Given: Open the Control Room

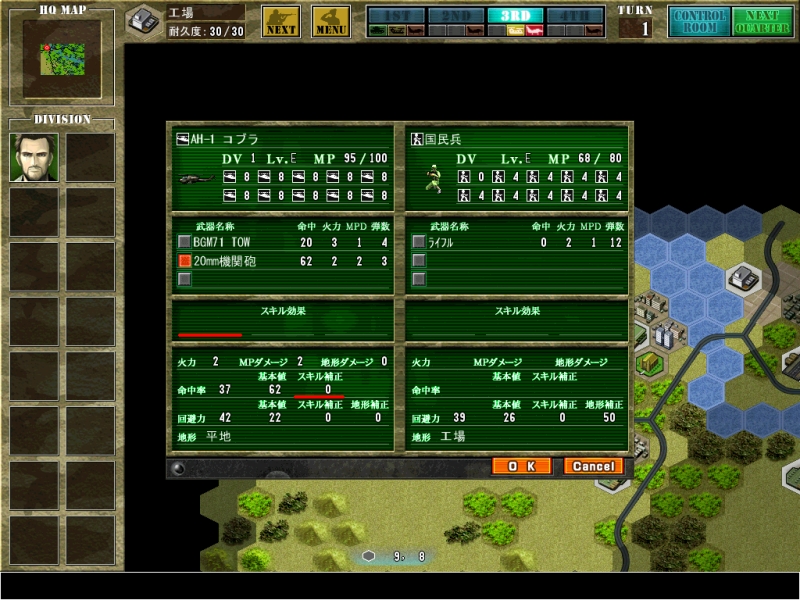Looking at the screenshot, I should 700,21.
